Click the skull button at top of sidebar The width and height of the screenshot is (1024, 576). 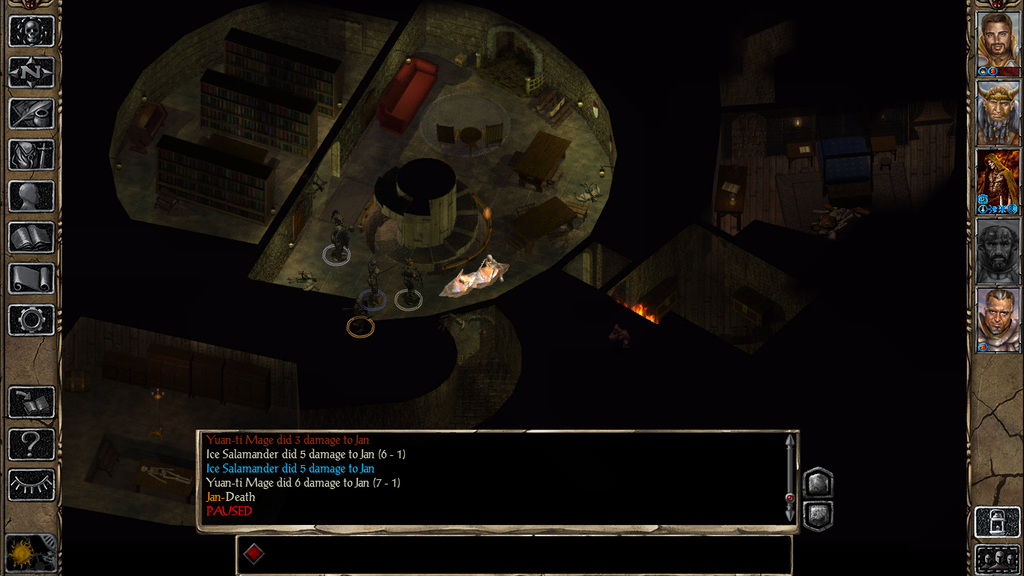click(x=31, y=31)
